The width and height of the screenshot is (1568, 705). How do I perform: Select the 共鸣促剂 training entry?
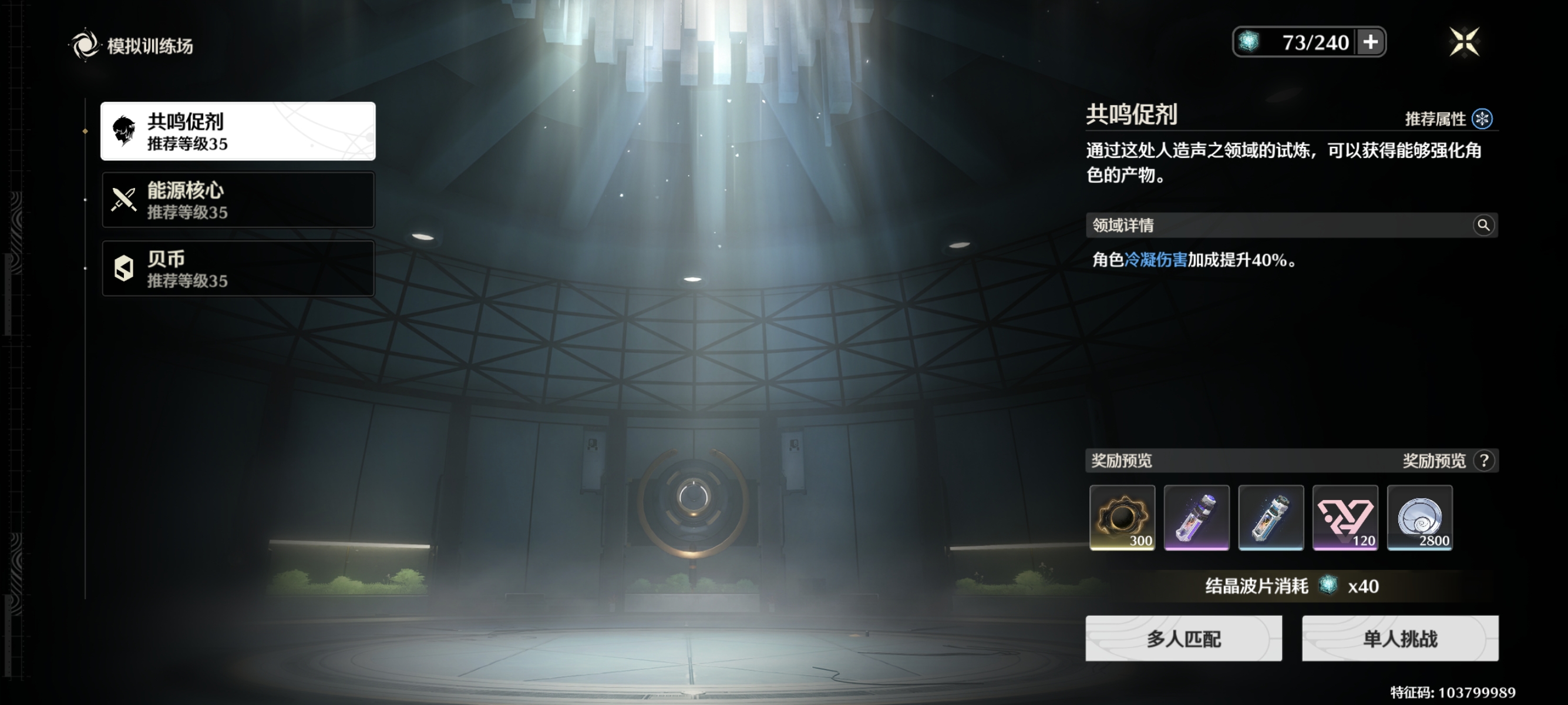(237, 132)
